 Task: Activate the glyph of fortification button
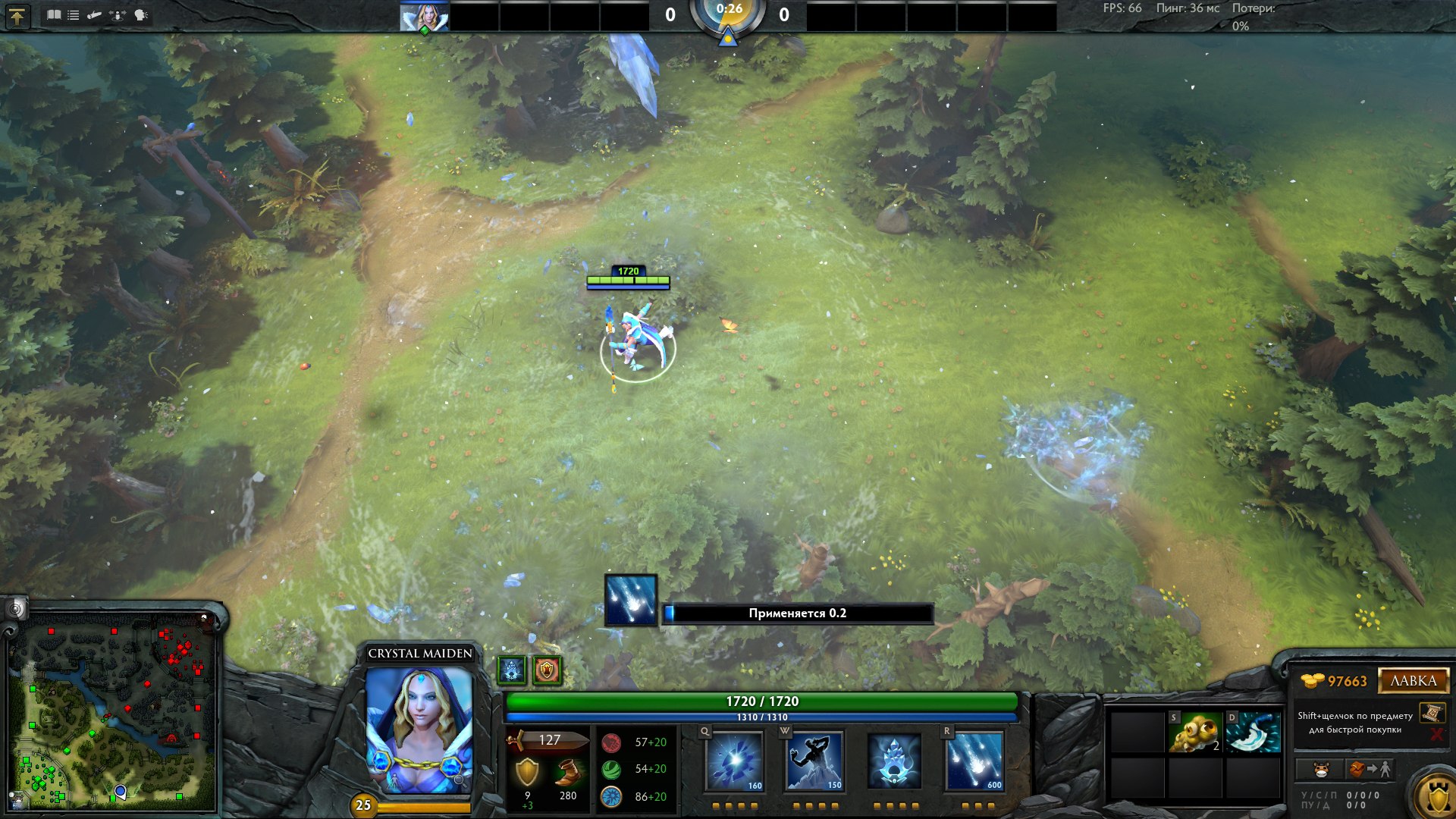click(1436, 795)
